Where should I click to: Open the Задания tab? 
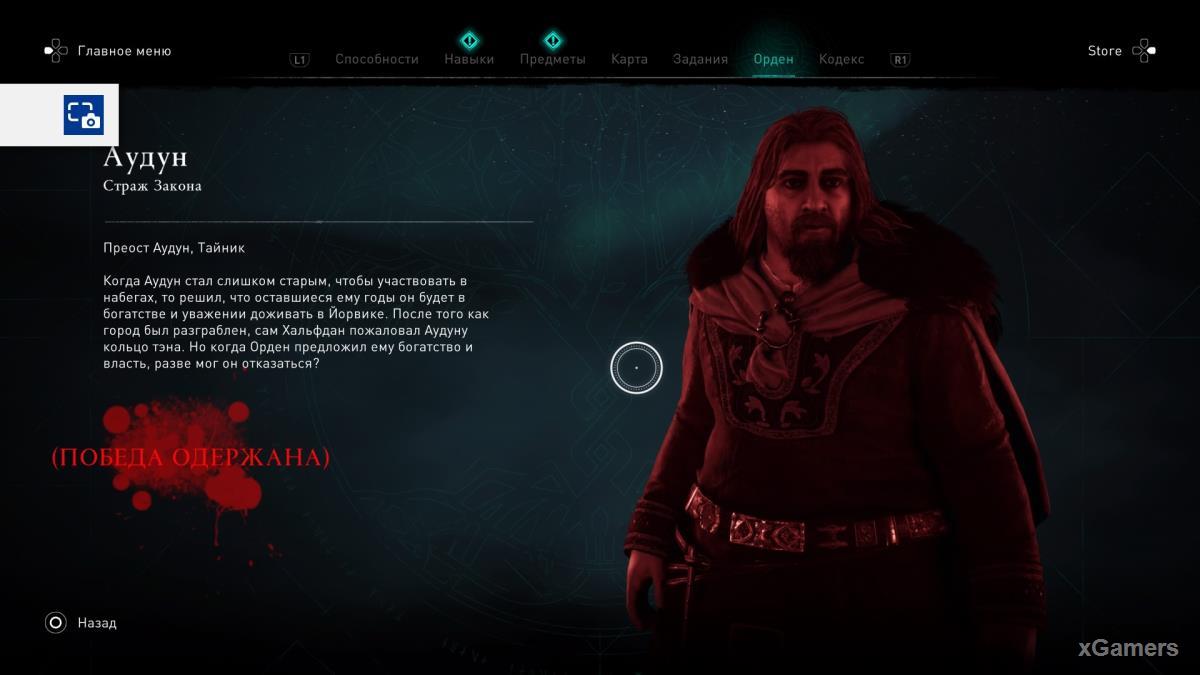pos(700,59)
